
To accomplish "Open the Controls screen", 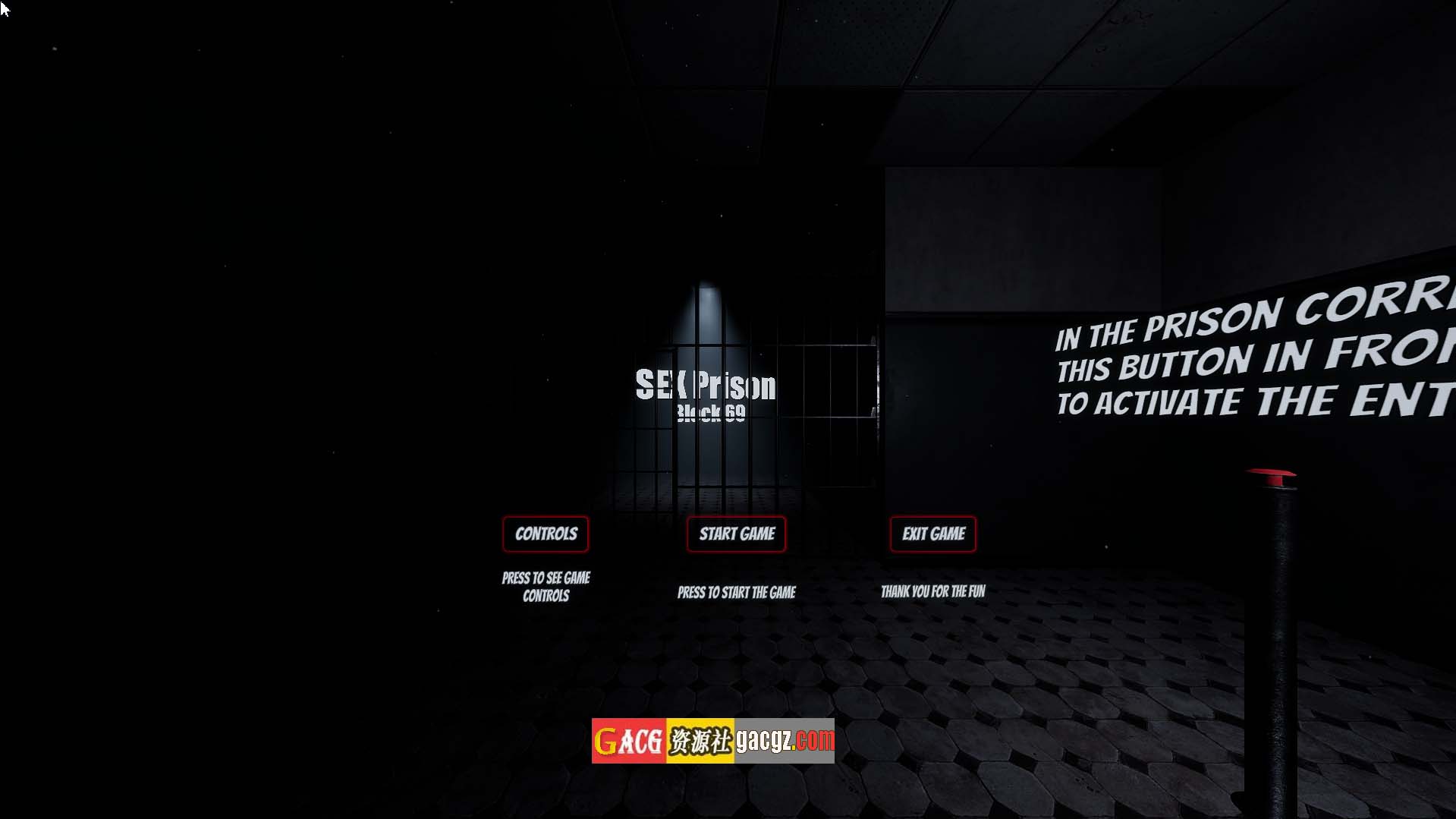I will coord(546,534).
